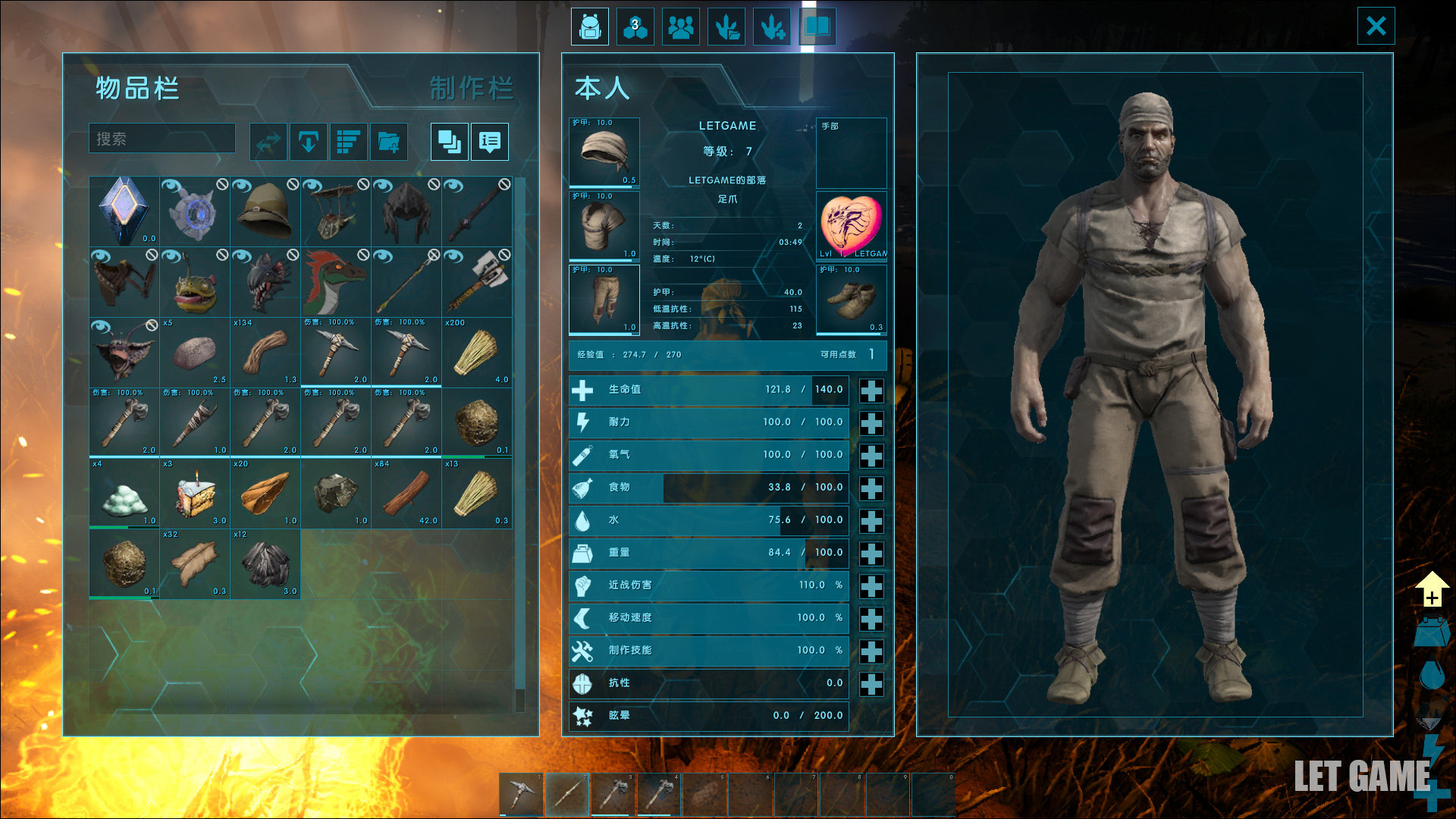1456x819 pixels.
Task: Toggle the item tooltip info button
Action: 490,142
